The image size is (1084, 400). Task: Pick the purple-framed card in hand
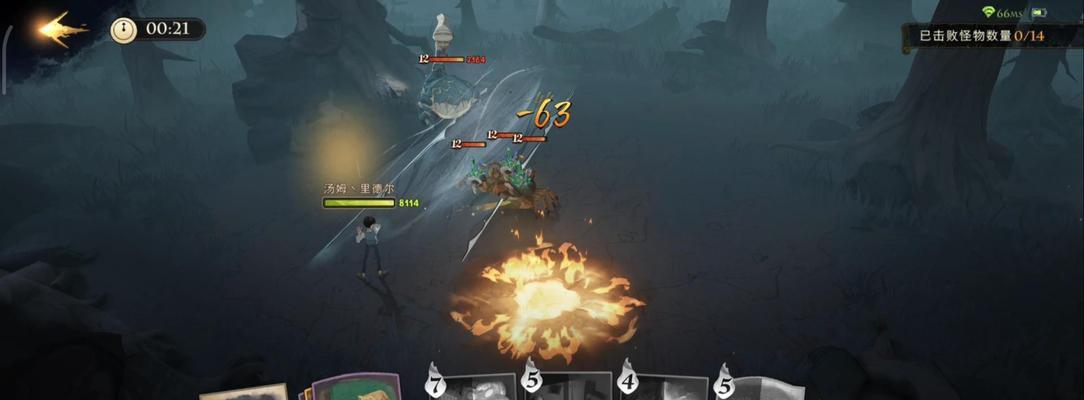pyautogui.click(x=357, y=386)
